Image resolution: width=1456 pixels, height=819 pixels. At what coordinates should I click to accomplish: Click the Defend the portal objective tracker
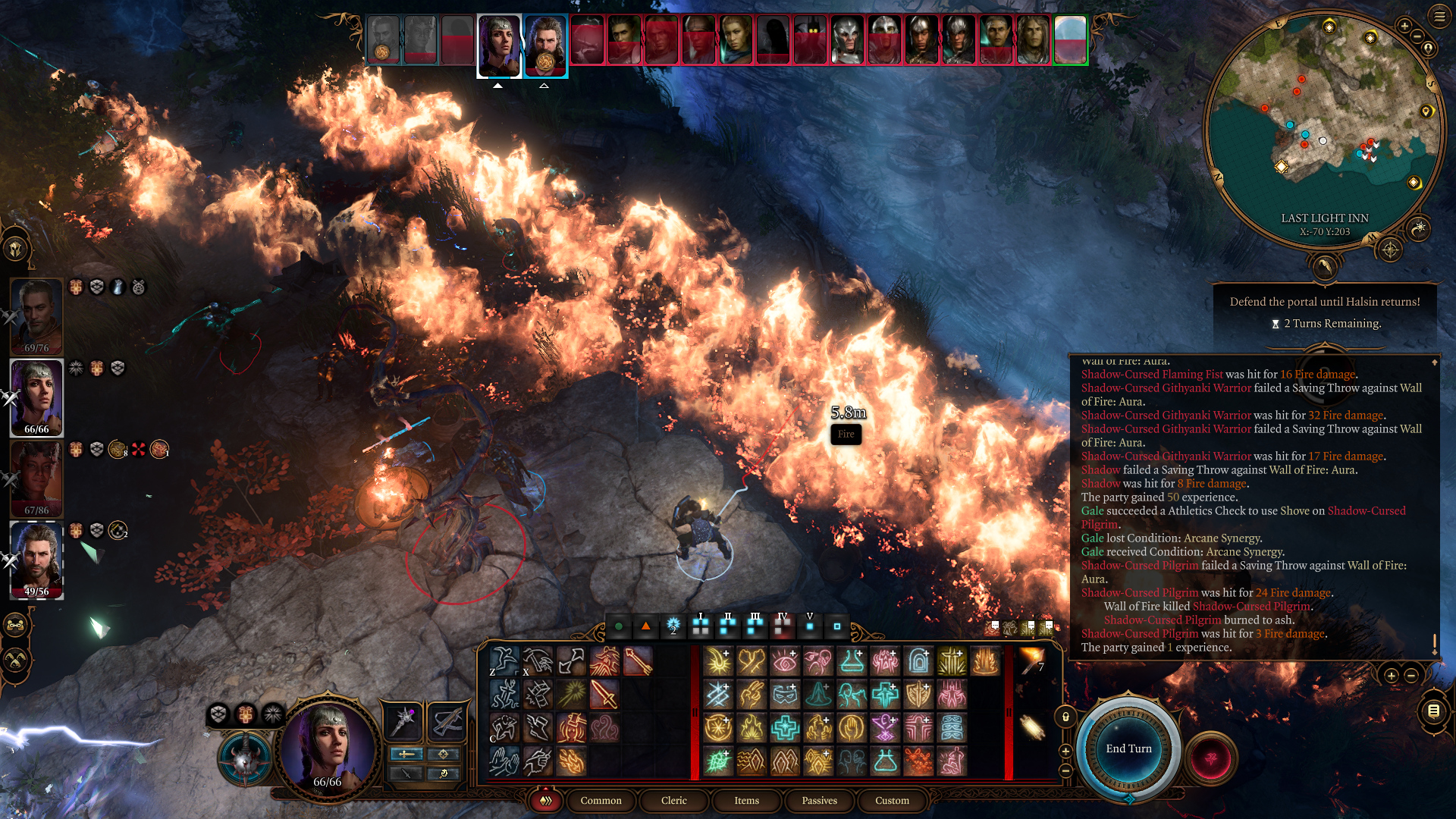[x=1324, y=312]
